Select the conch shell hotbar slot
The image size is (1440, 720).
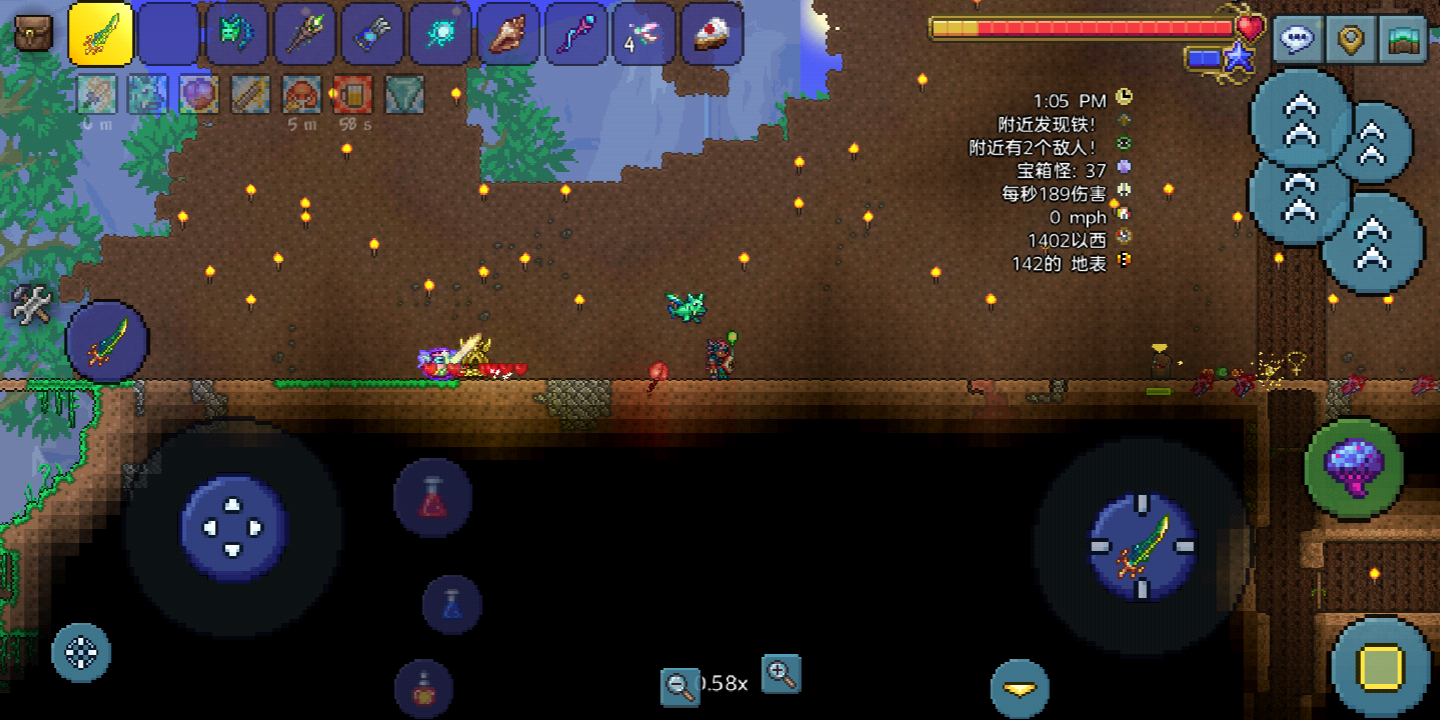click(508, 34)
